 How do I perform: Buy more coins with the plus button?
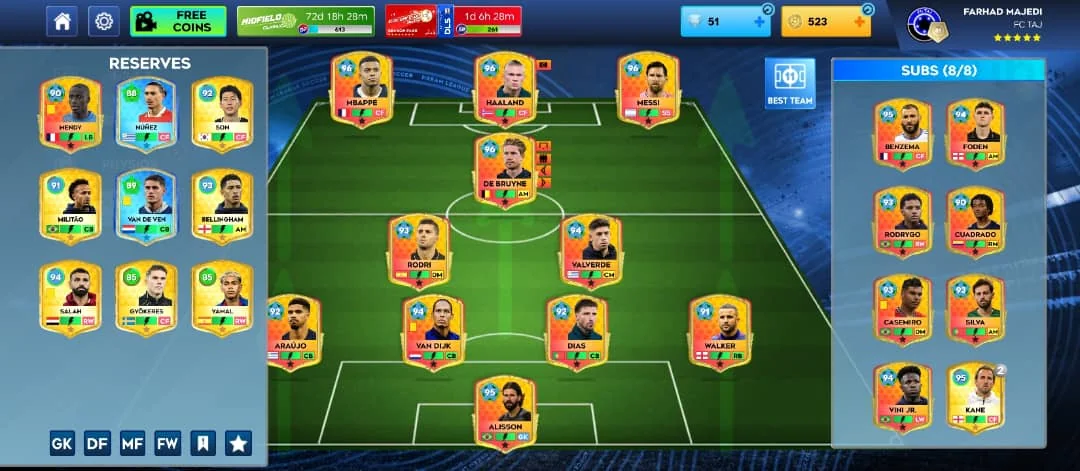click(x=858, y=21)
